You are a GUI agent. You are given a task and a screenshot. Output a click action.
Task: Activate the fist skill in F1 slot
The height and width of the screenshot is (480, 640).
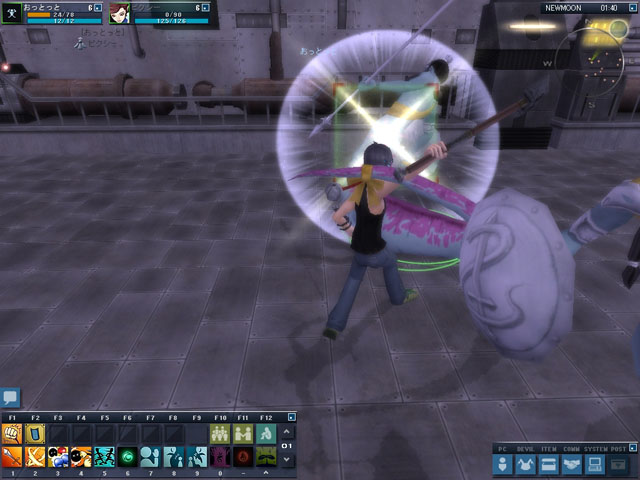tap(12, 433)
